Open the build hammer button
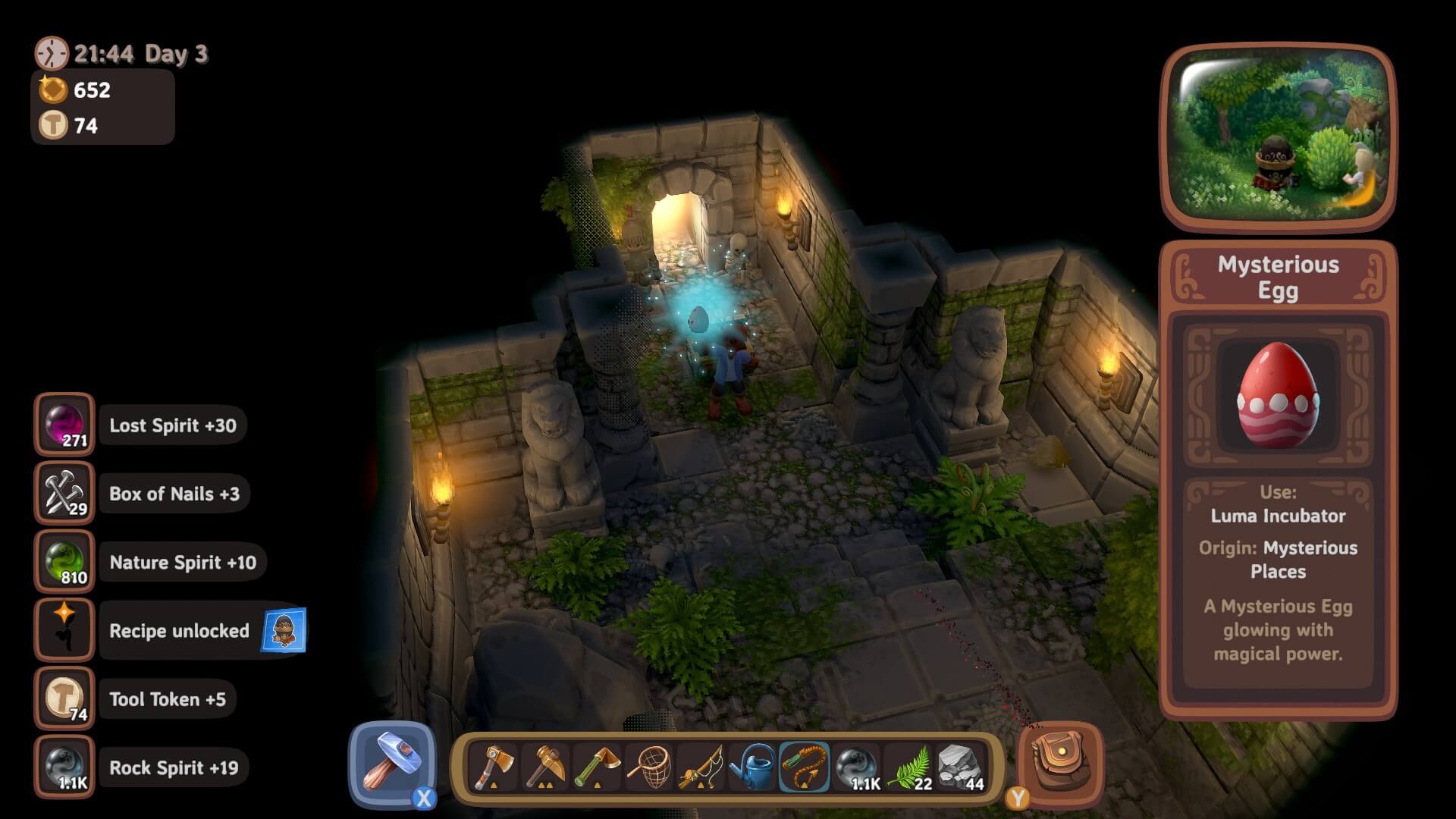Screen dimensions: 1456x819 [392, 764]
